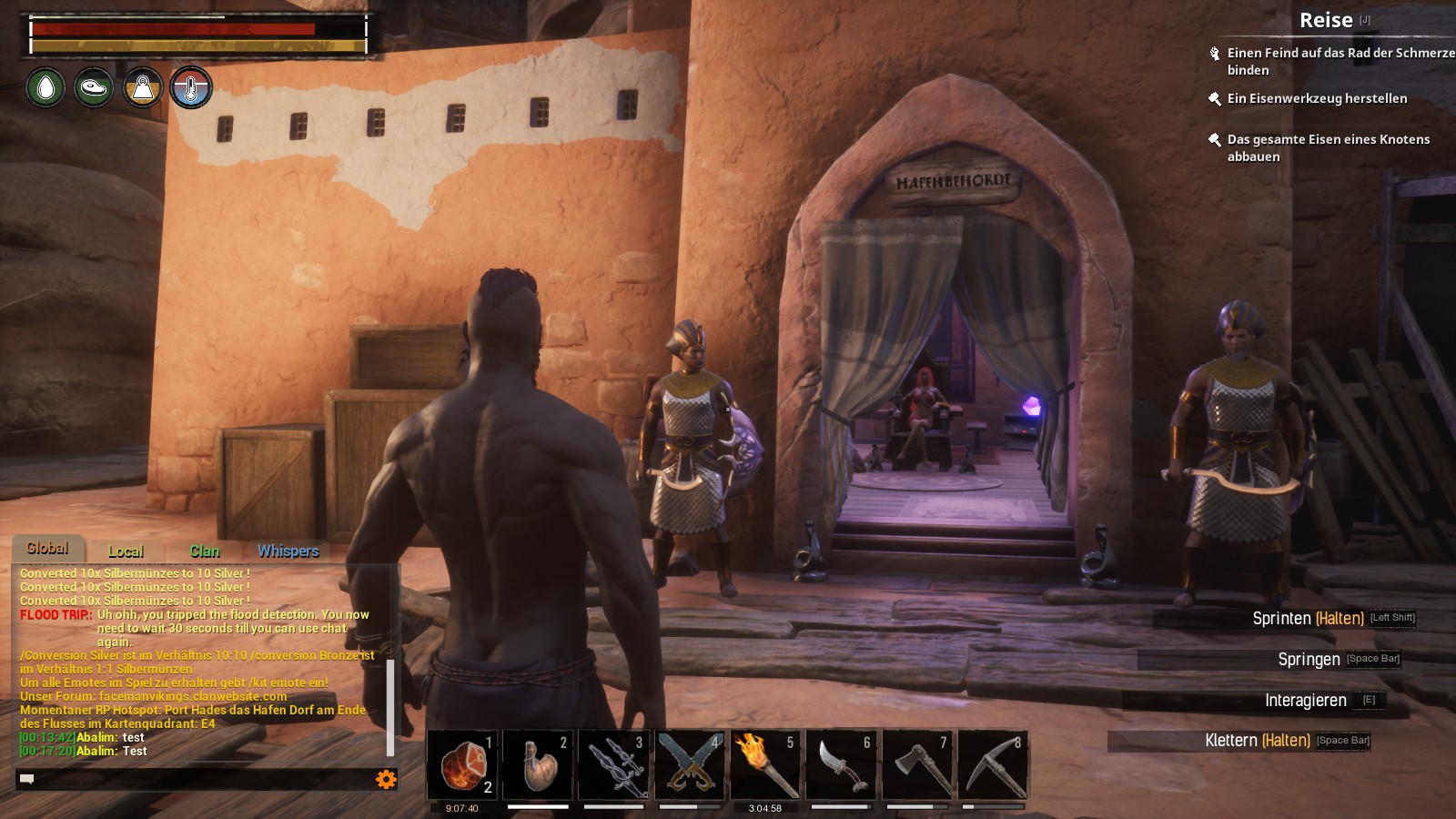Image resolution: width=1456 pixels, height=819 pixels.
Task: Use the waterskin in hotbar slot 2
Action: (x=538, y=766)
